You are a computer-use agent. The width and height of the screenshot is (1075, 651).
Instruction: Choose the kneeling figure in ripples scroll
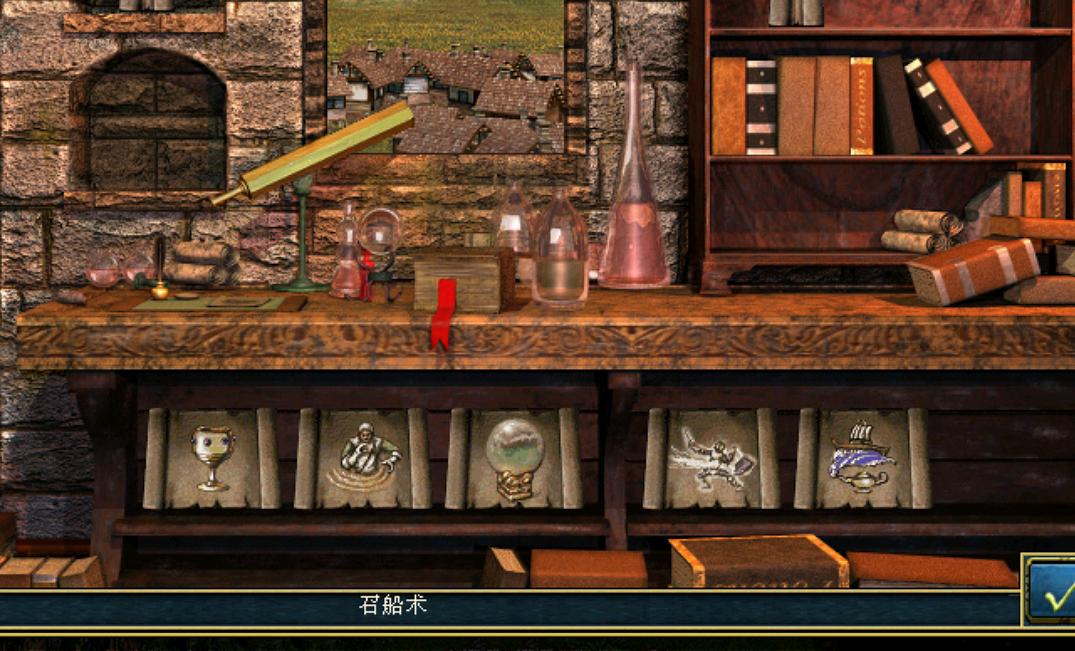(362, 459)
